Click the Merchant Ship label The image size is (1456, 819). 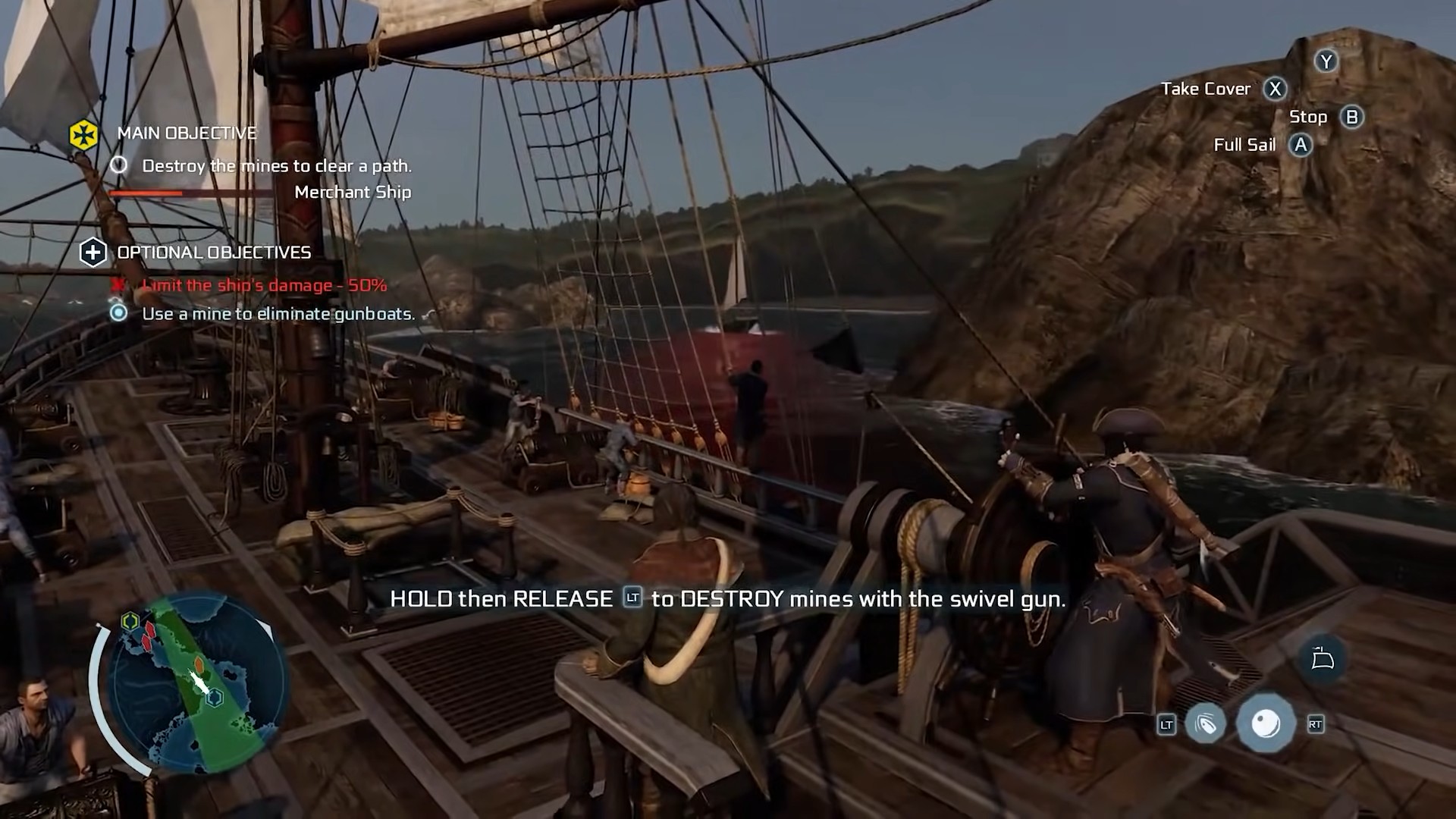353,192
